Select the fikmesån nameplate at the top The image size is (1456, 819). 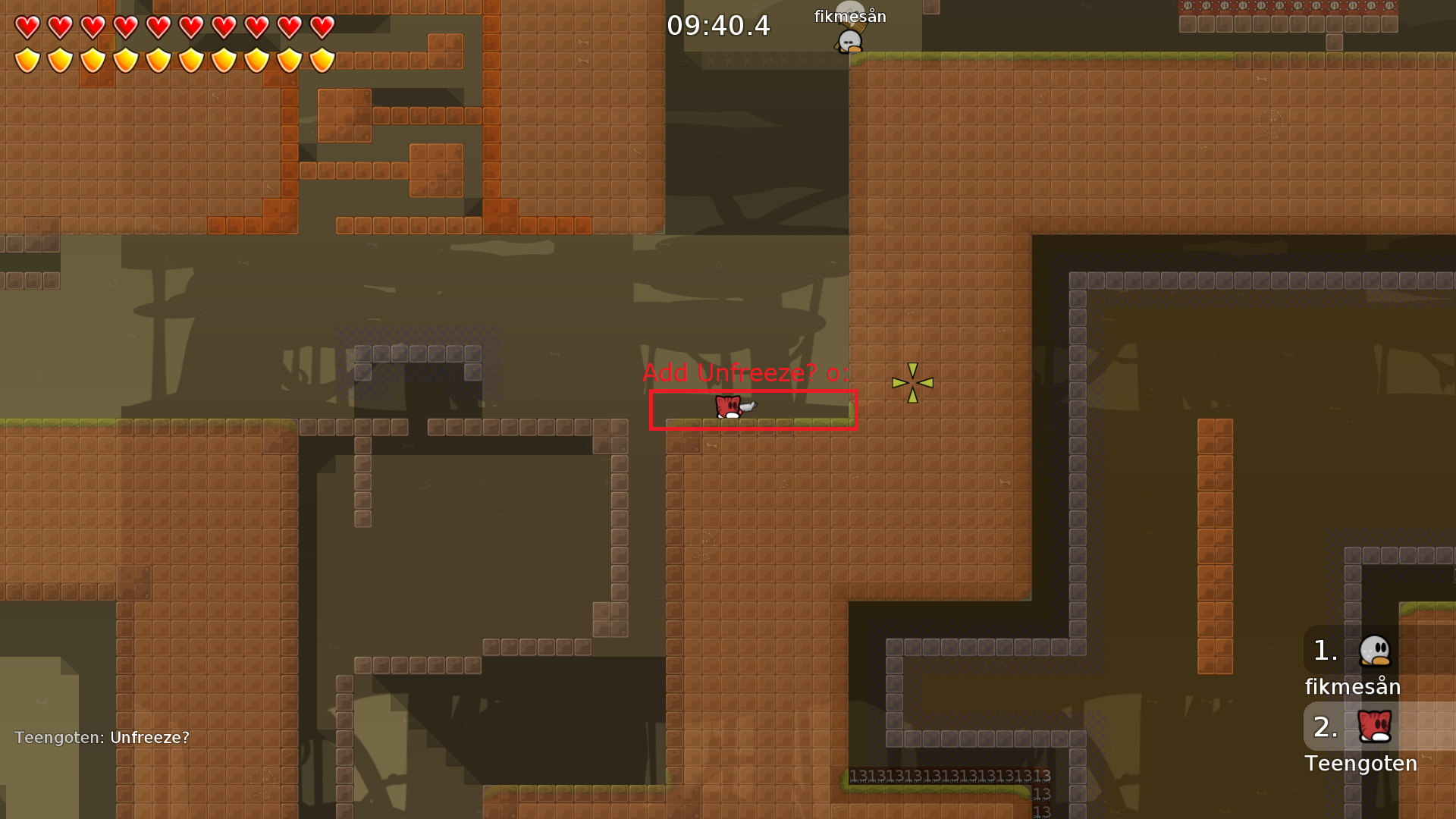pyautogui.click(x=849, y=15)
